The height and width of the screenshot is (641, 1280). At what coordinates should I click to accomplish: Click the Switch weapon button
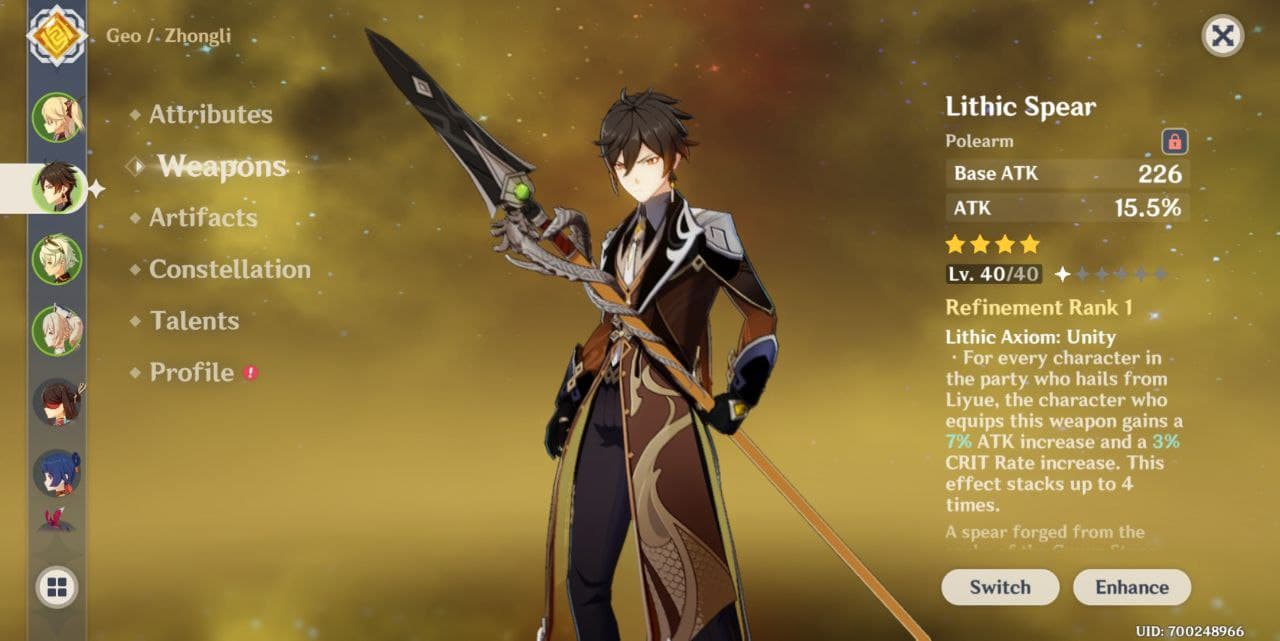[999, 587]
